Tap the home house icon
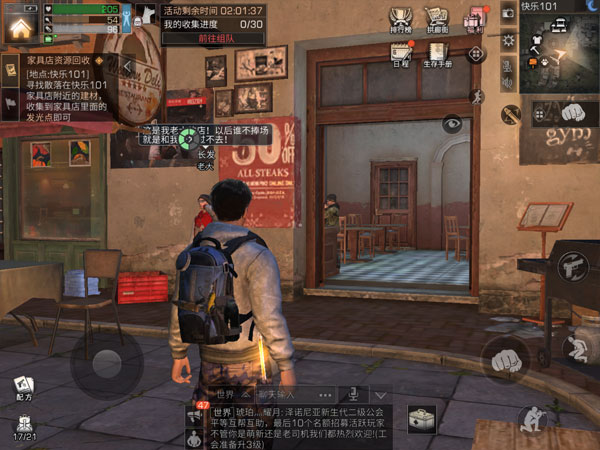 (x=18, y=26)
